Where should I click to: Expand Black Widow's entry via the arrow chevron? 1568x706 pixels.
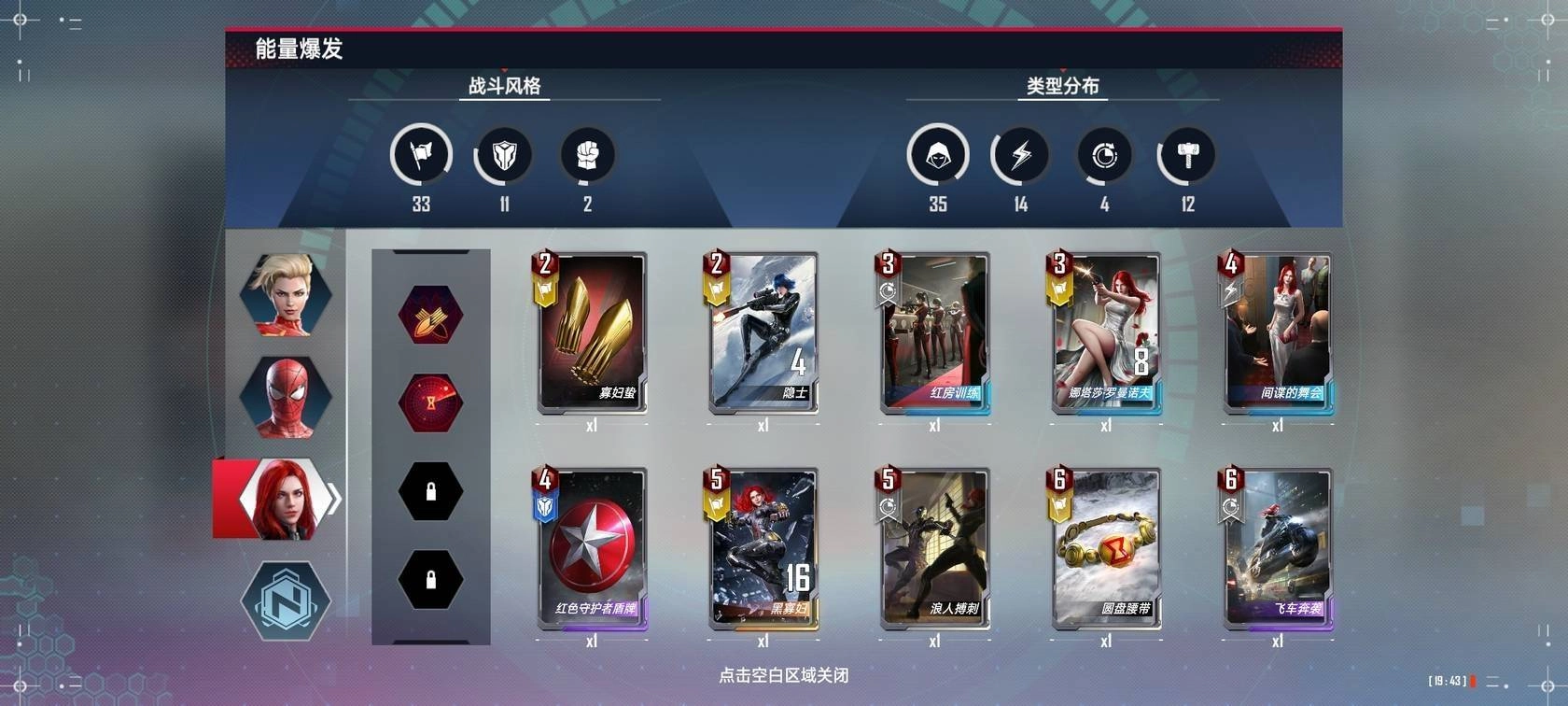[x=333, y=498]
